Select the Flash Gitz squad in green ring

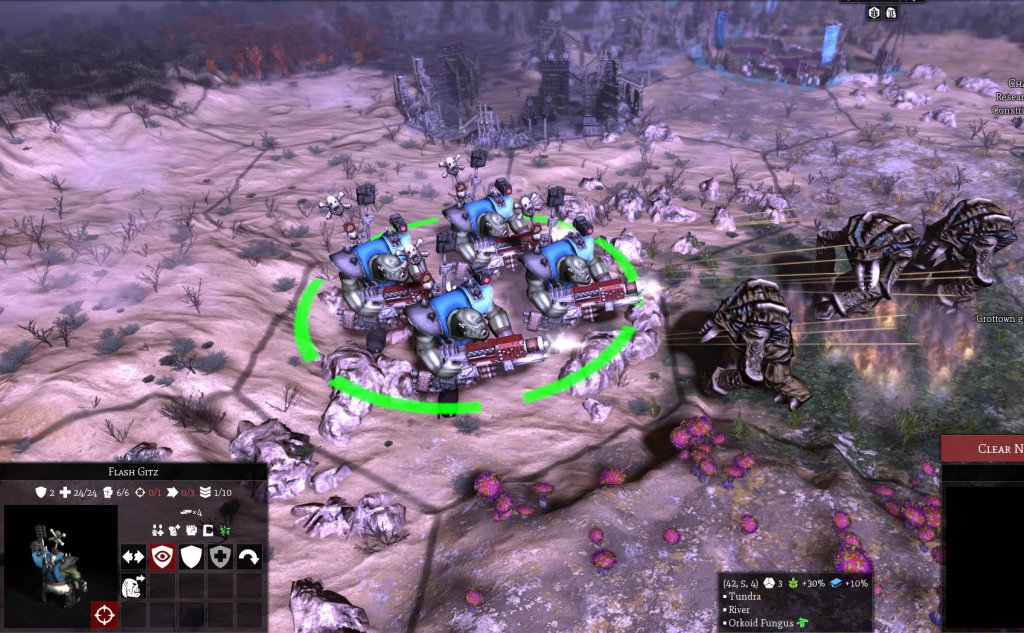pyautogui.click(x=480, y=290)
